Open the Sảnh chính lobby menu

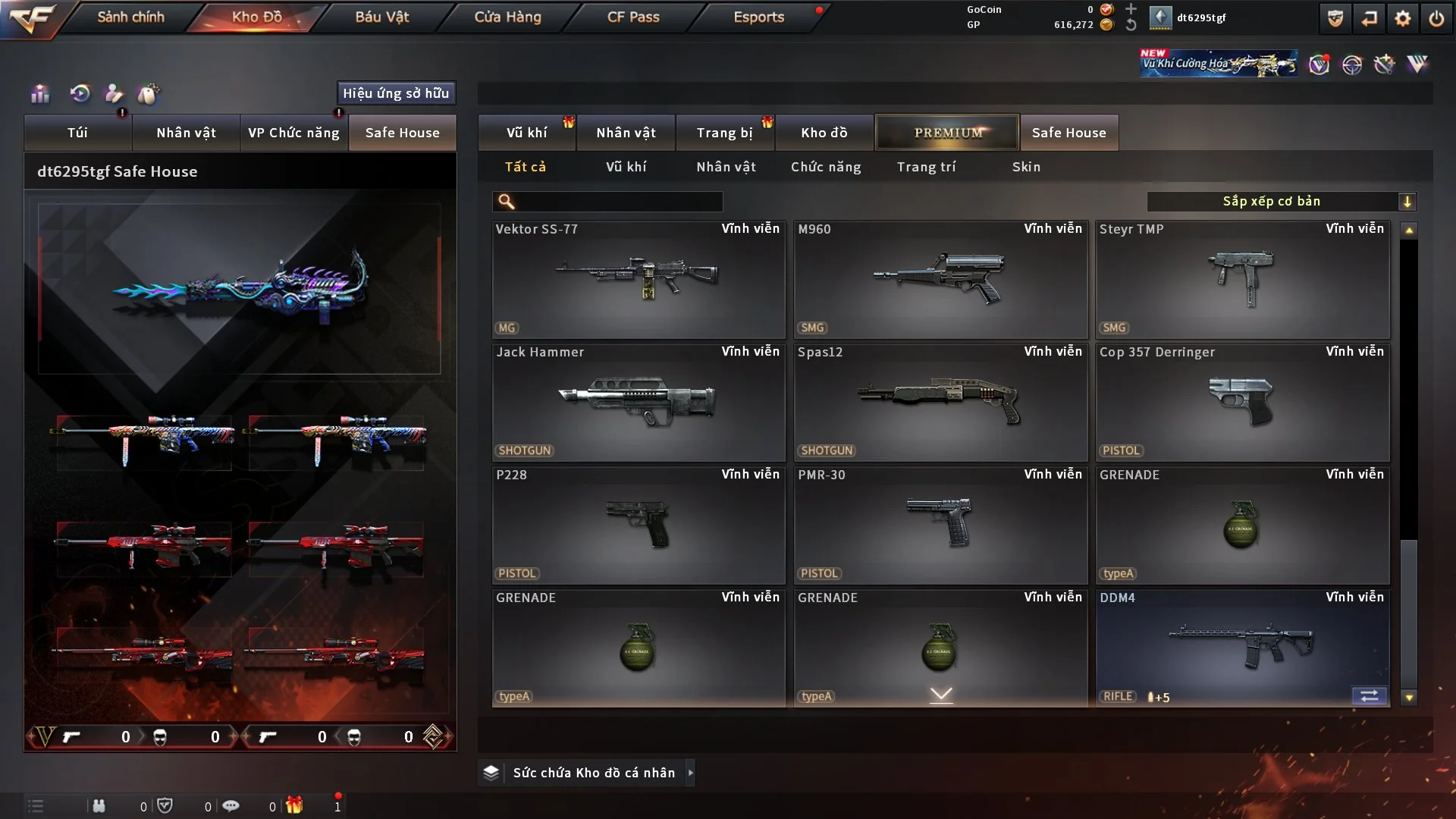130,17
